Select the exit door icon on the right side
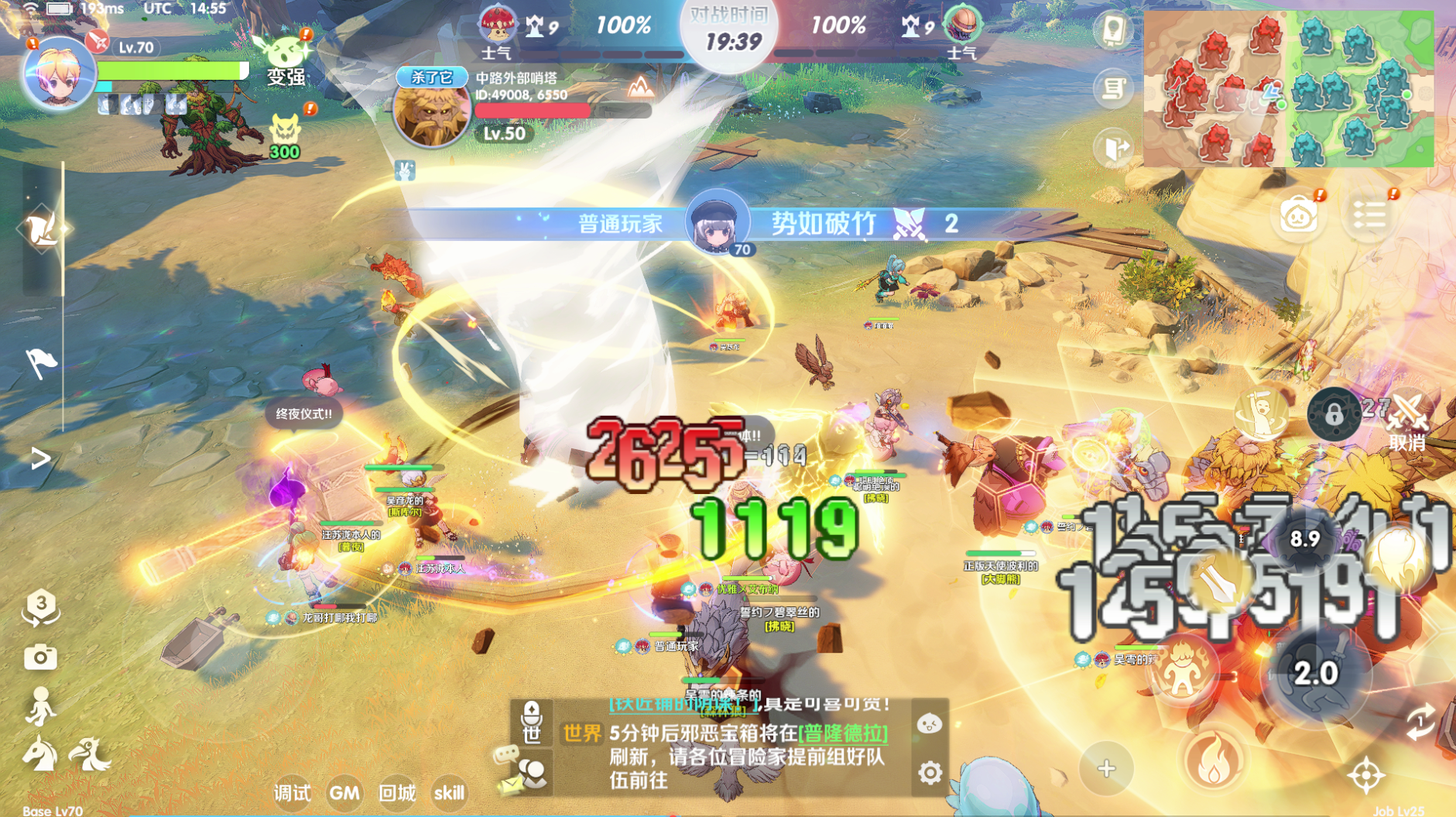Image resolution: width=1456 pixels, height=817 pixels. pyautogui.click(x=1112, y=146)
